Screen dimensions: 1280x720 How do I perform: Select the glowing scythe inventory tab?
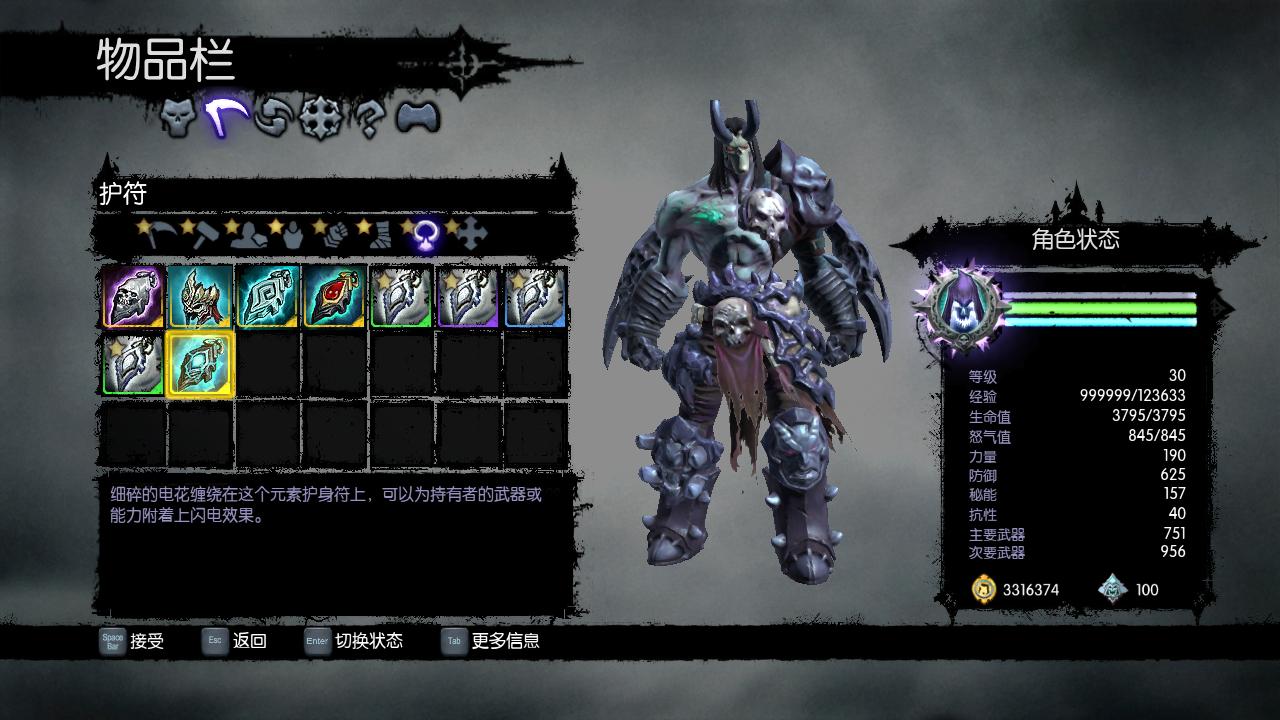227,118
